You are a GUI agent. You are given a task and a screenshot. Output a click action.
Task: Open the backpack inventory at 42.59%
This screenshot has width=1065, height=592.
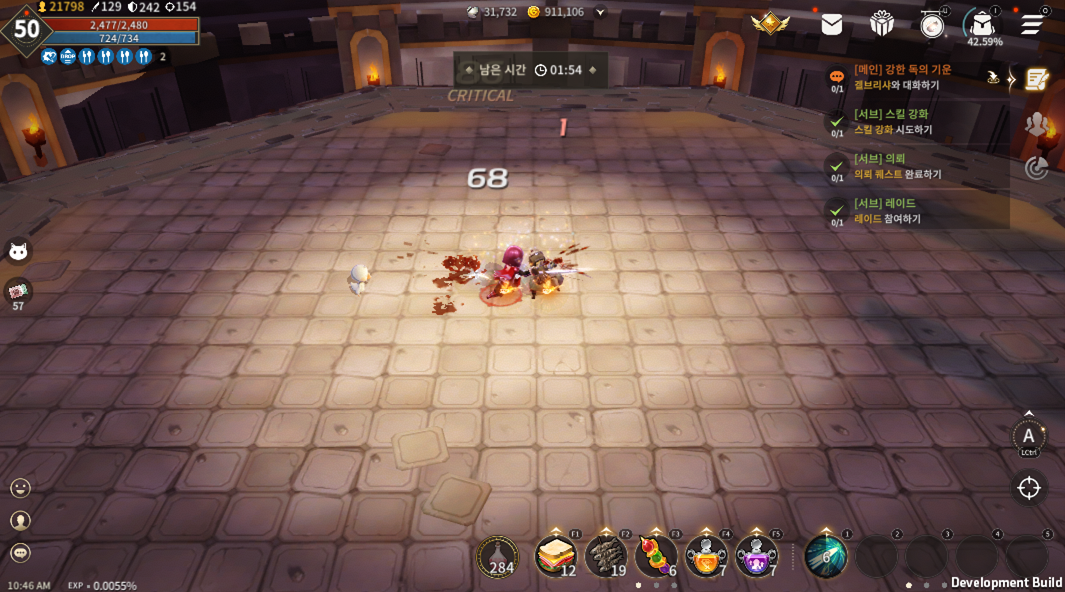tap(982, 25)
